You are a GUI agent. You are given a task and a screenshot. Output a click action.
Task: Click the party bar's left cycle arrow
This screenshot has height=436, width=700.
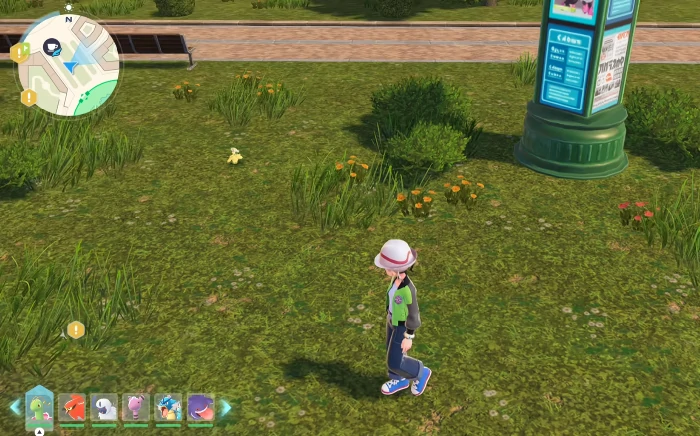click(x=14, y=407)
